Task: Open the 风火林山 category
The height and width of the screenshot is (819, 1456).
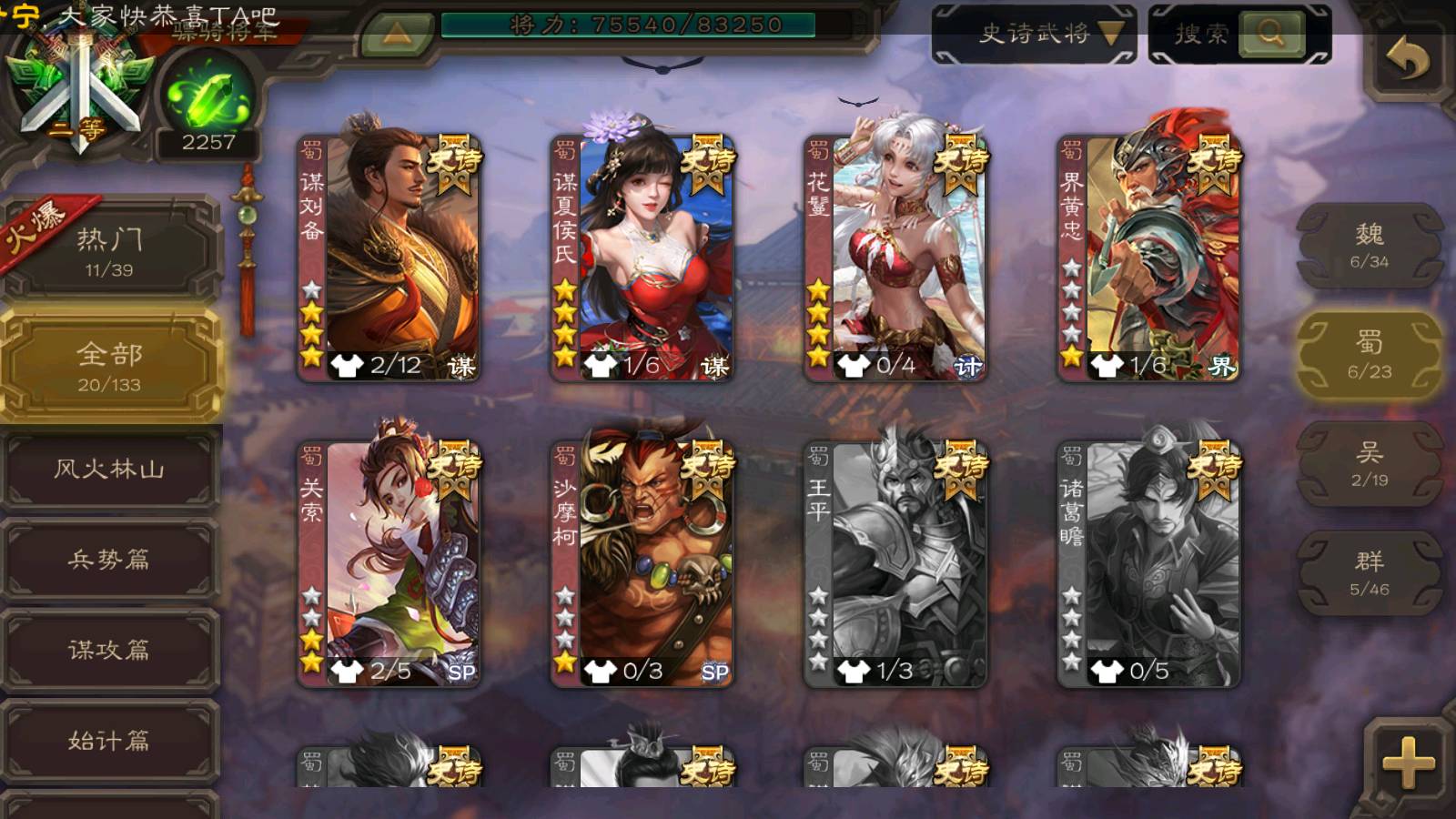Action: pyautogui.click(x=109, y=470)
